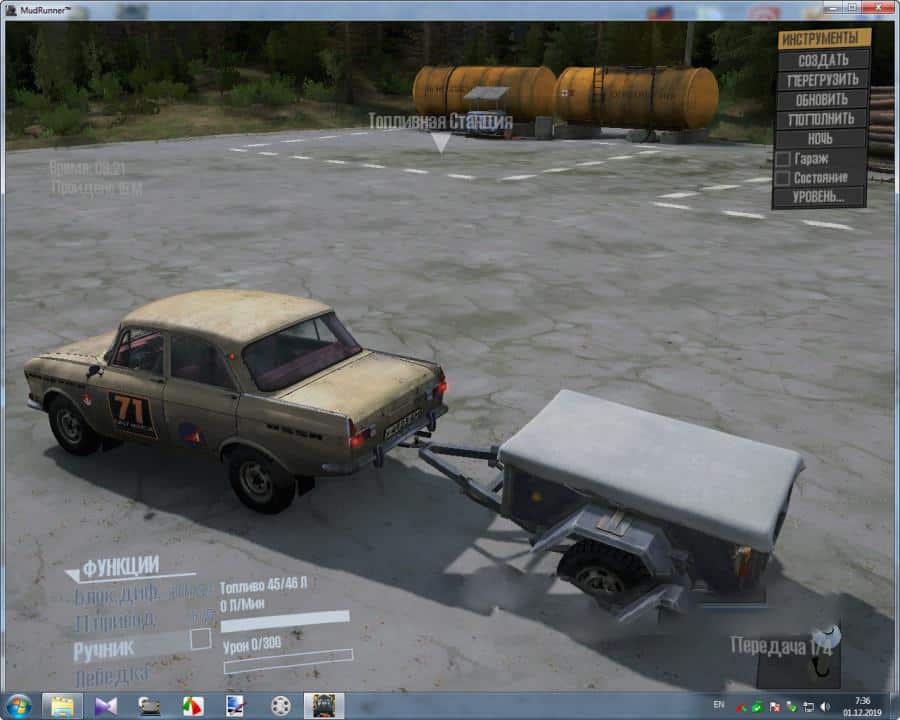This screenshot has height=720, width=900.
Task: Choose the Обновить button
Action: coord(823,100)
